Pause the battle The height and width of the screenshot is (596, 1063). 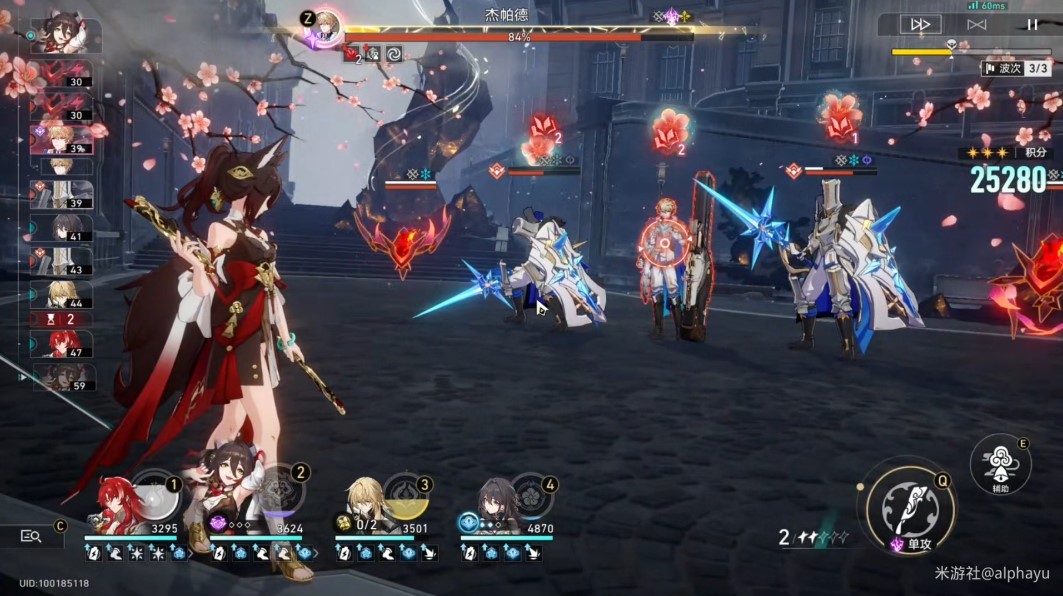1032,24
